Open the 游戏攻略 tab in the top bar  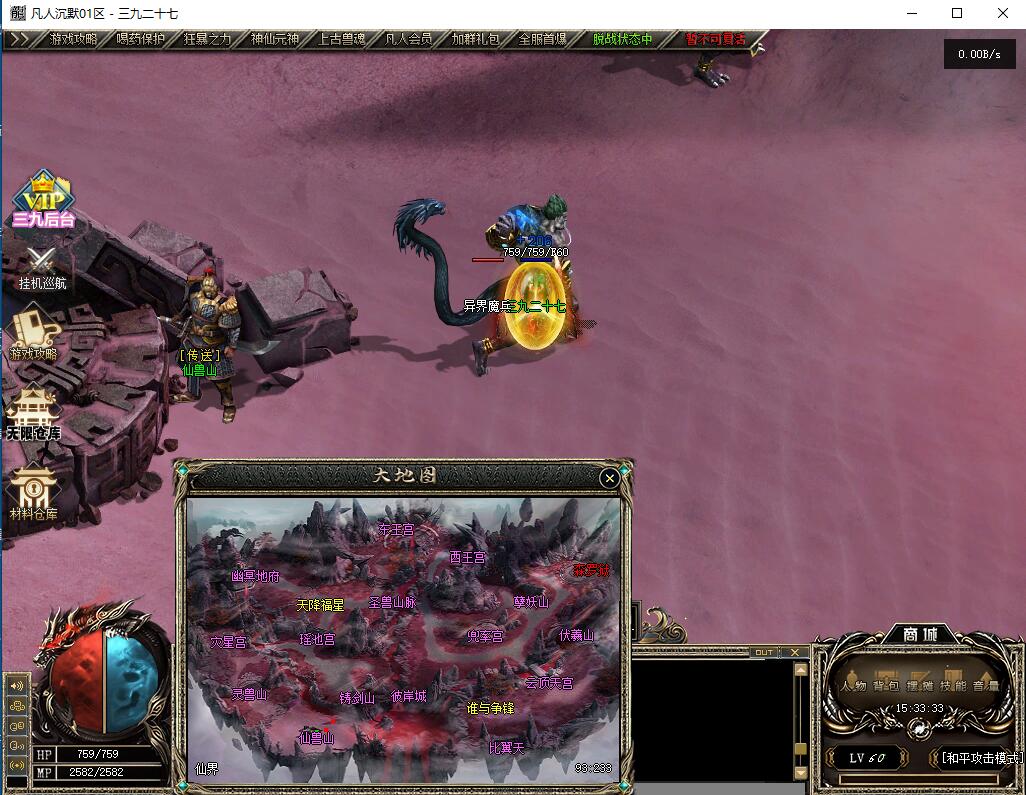coord(73,39)
